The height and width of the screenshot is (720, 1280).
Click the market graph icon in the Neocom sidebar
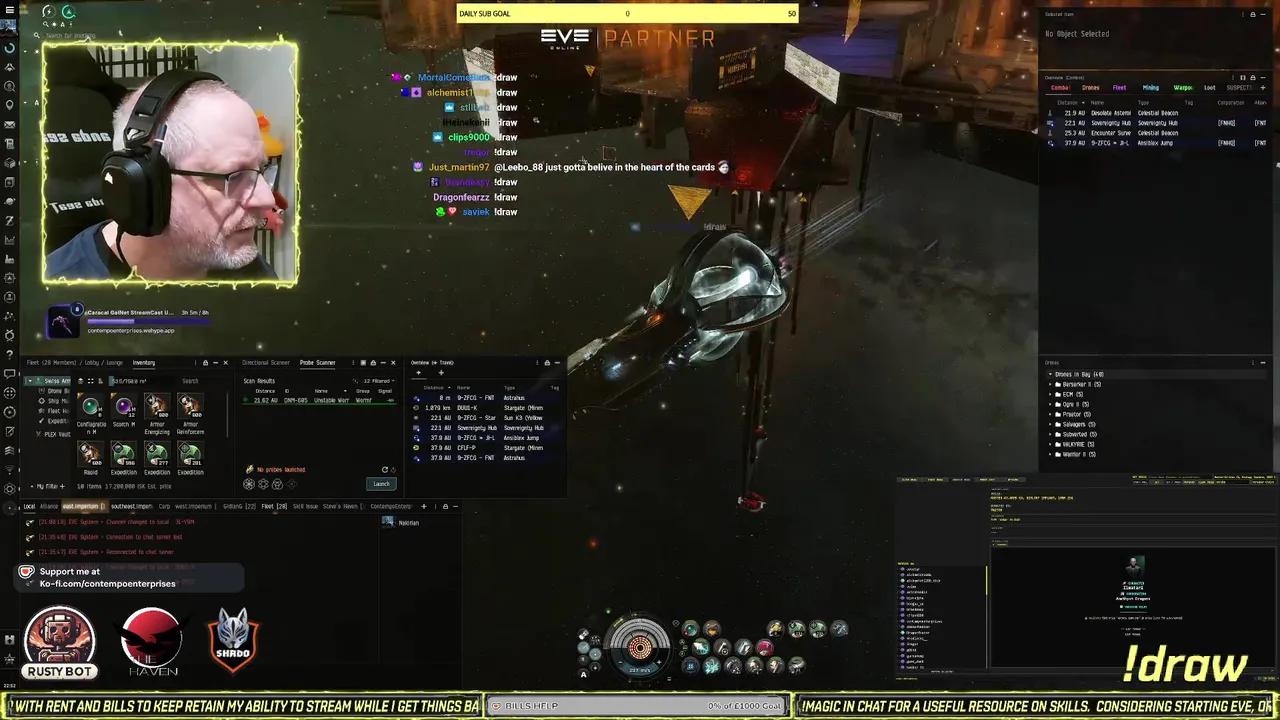(10, 238)
